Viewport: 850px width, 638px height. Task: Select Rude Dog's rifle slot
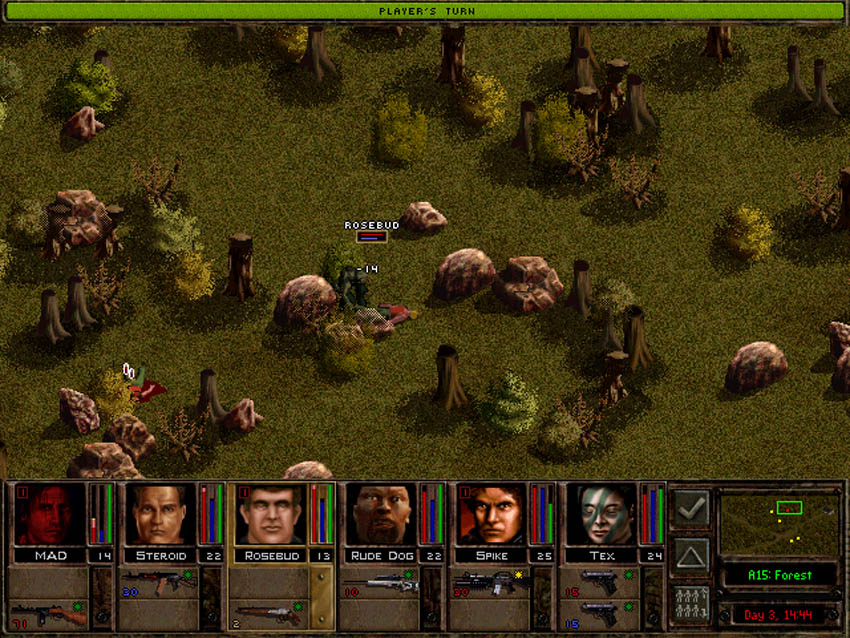(379, 583)
